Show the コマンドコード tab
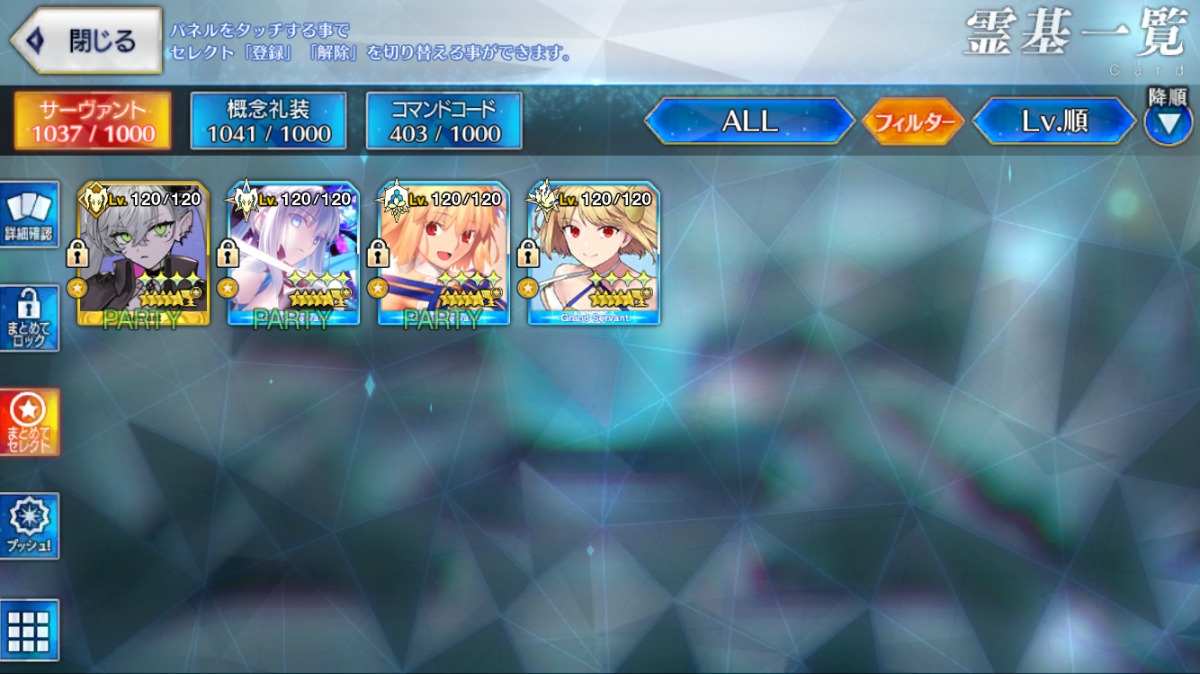1200x674 pixels. pos(444,121)
